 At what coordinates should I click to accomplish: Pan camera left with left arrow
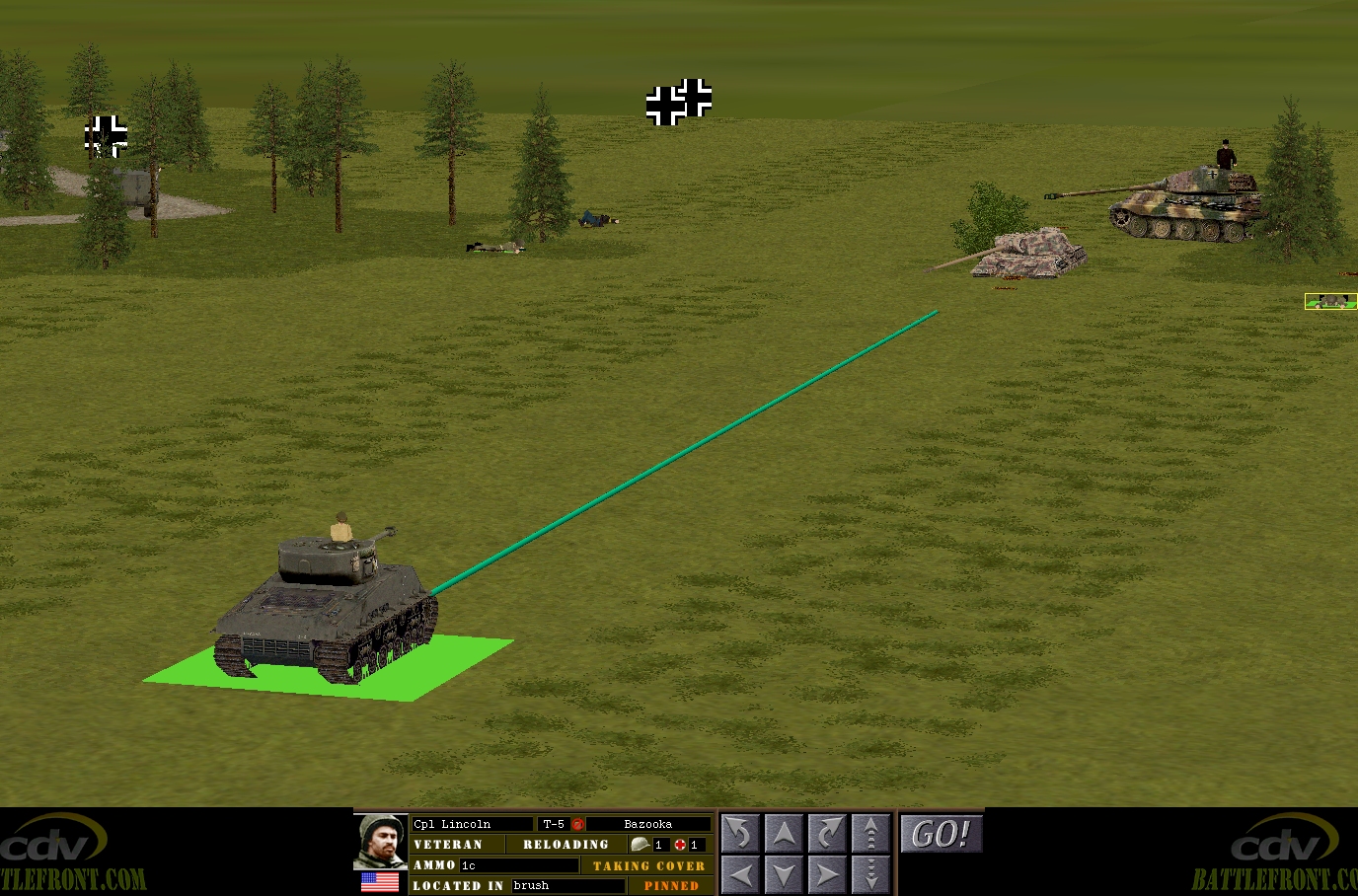(x=740, y=874)
